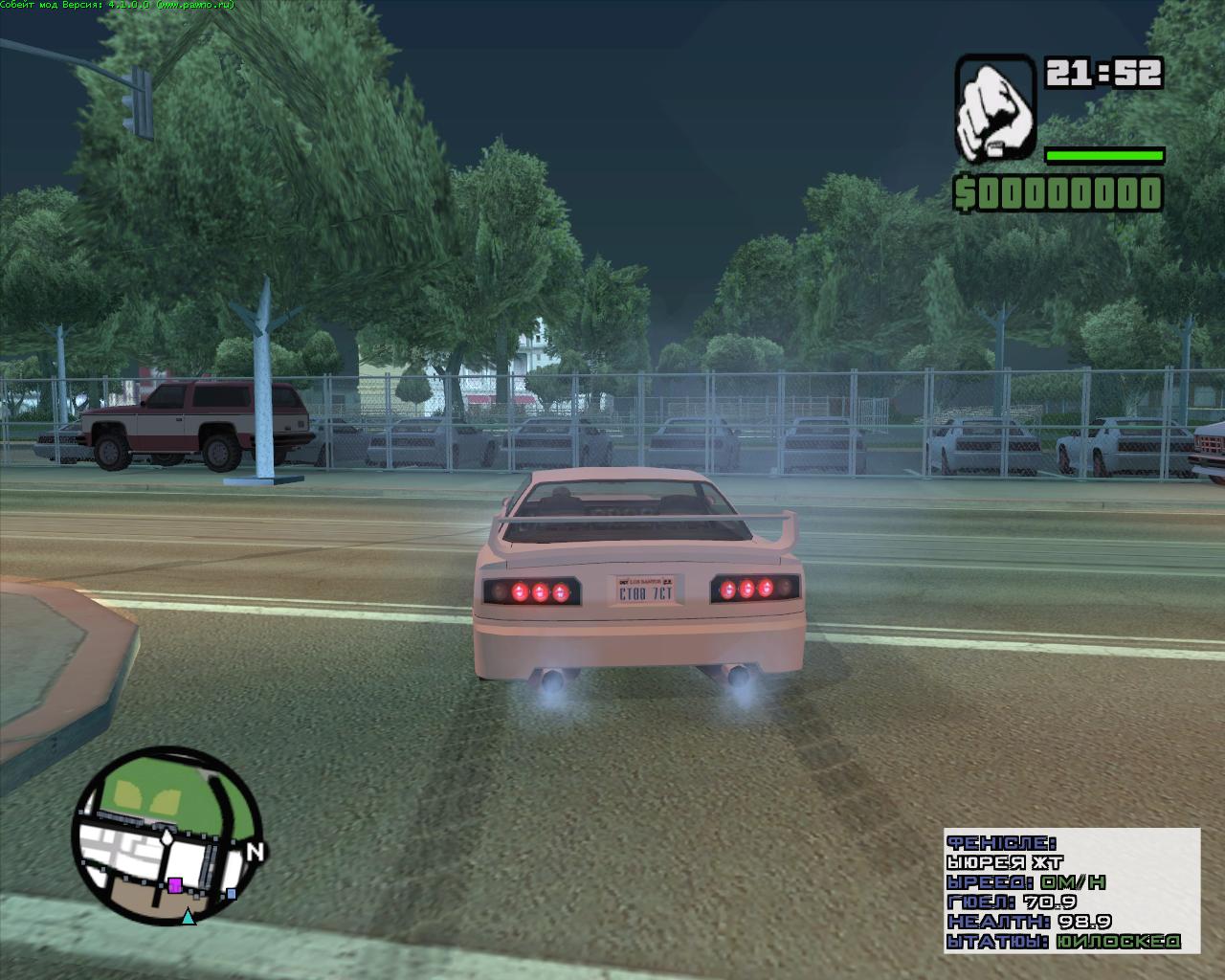Click the vehicle info speedometer panel
Screen dimensions: 1225x980
(x=1071, y=891)
